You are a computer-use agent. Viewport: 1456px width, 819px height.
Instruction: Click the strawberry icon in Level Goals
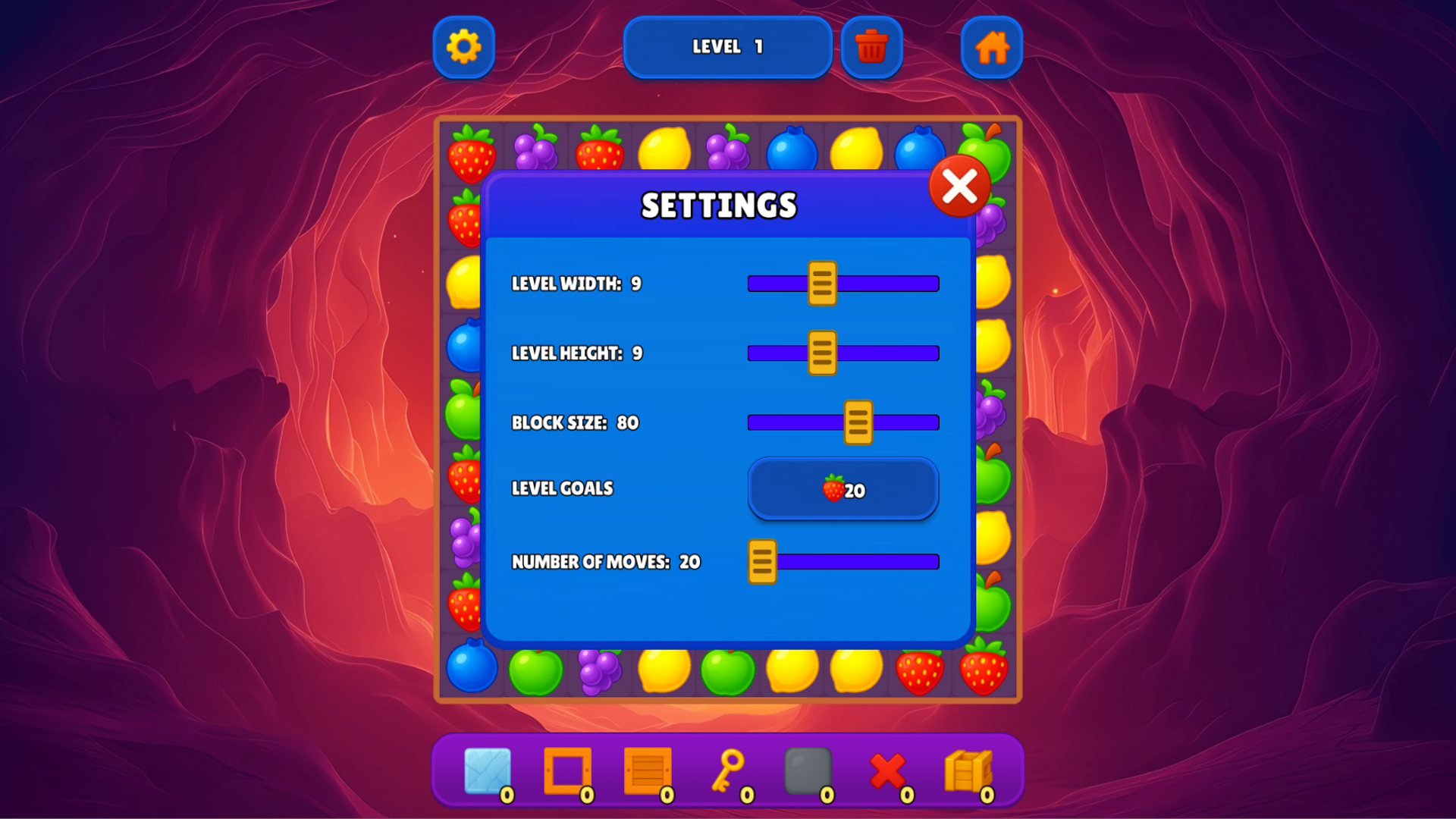(832, 490)
